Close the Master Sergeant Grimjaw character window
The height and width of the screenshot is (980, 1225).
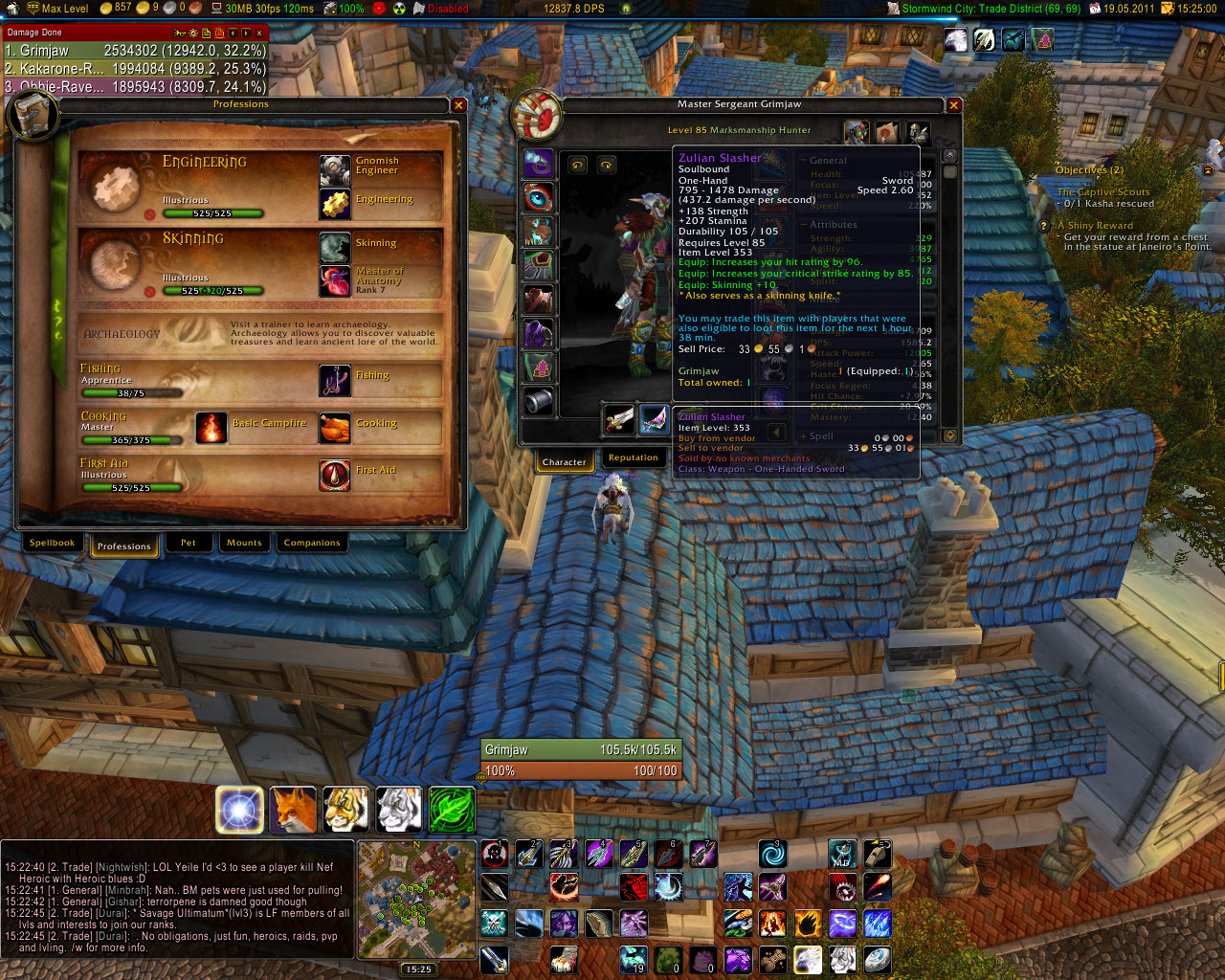point(953,105)
